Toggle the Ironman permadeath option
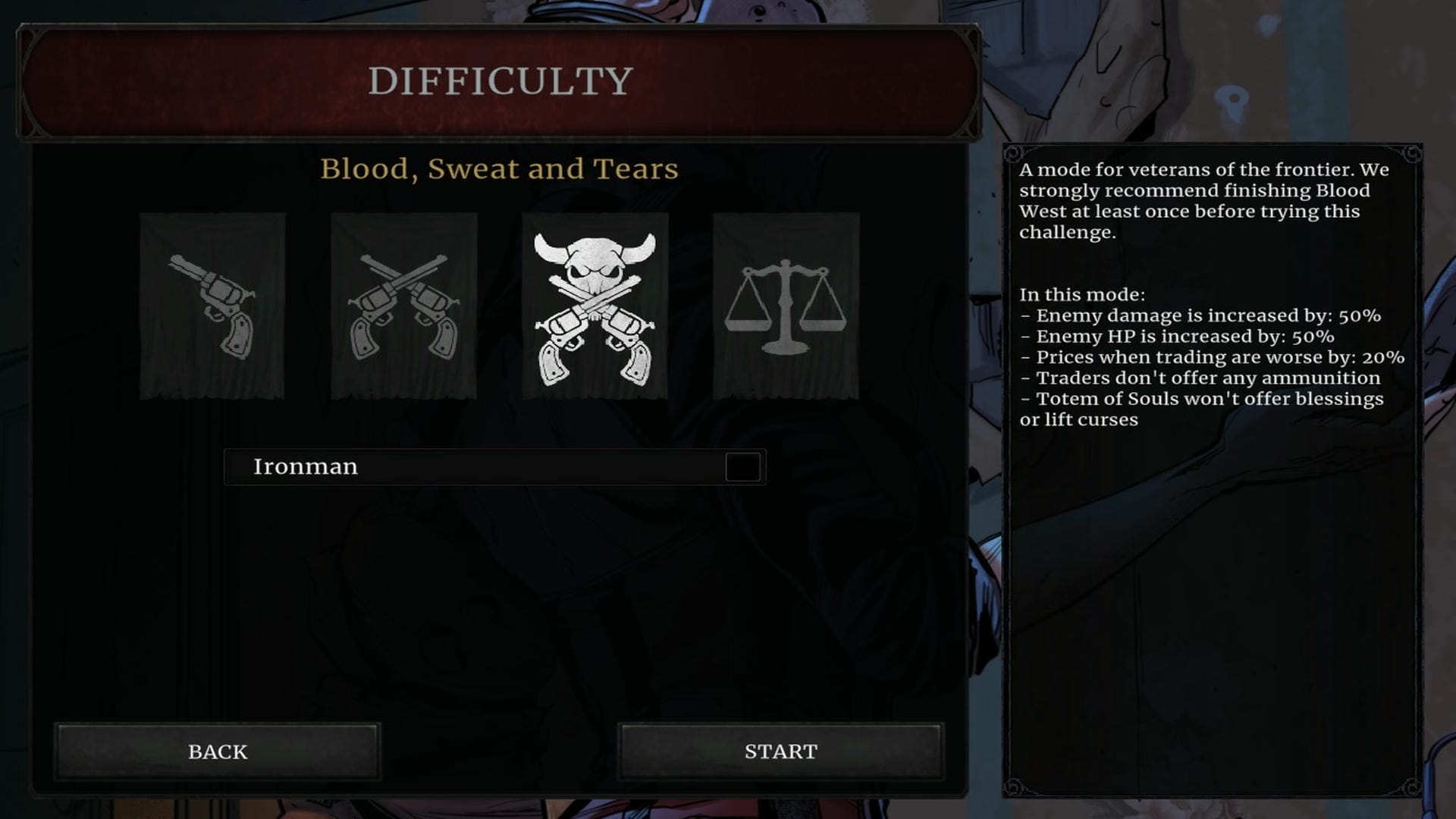Screen dimensions: 1456x819 click(743, 467)
